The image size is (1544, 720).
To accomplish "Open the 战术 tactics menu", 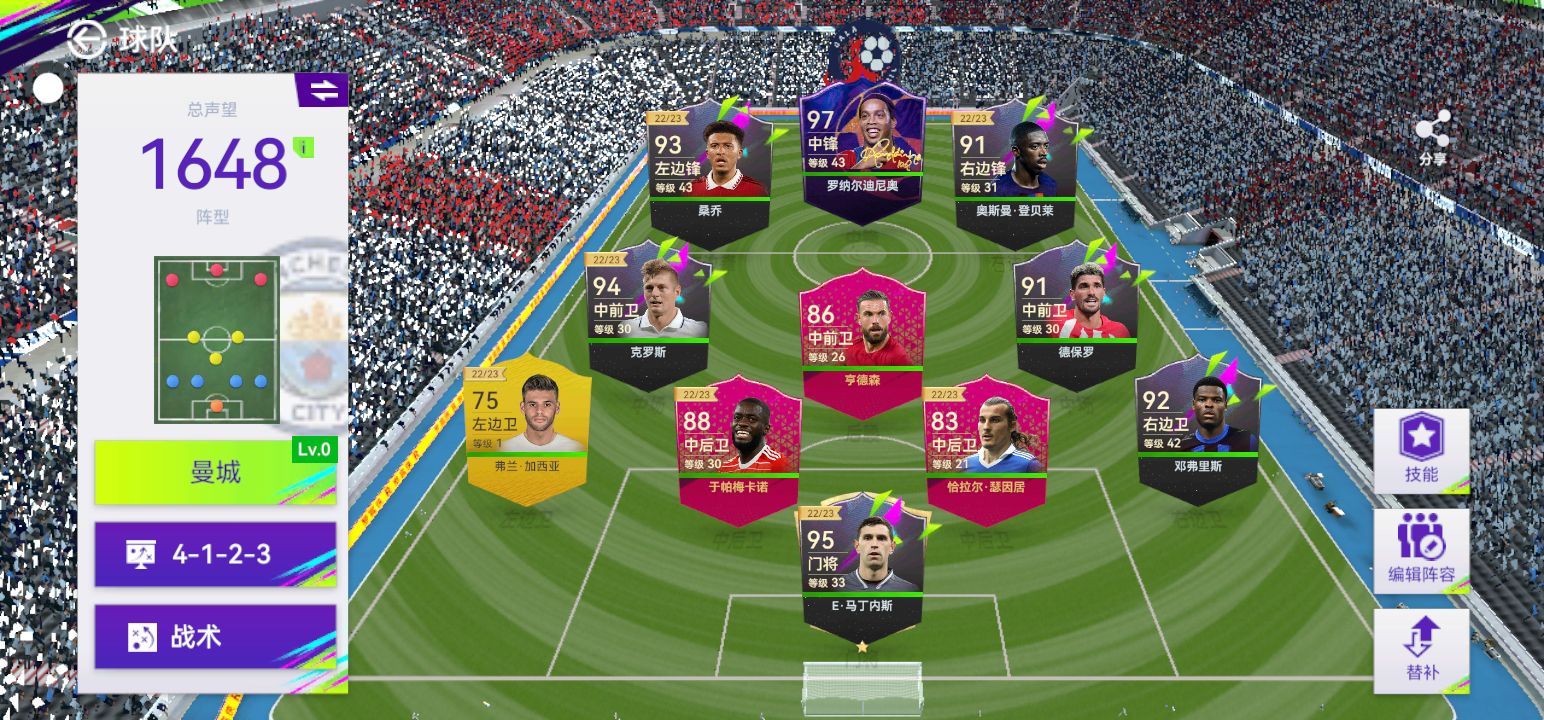I will point(215,637).
